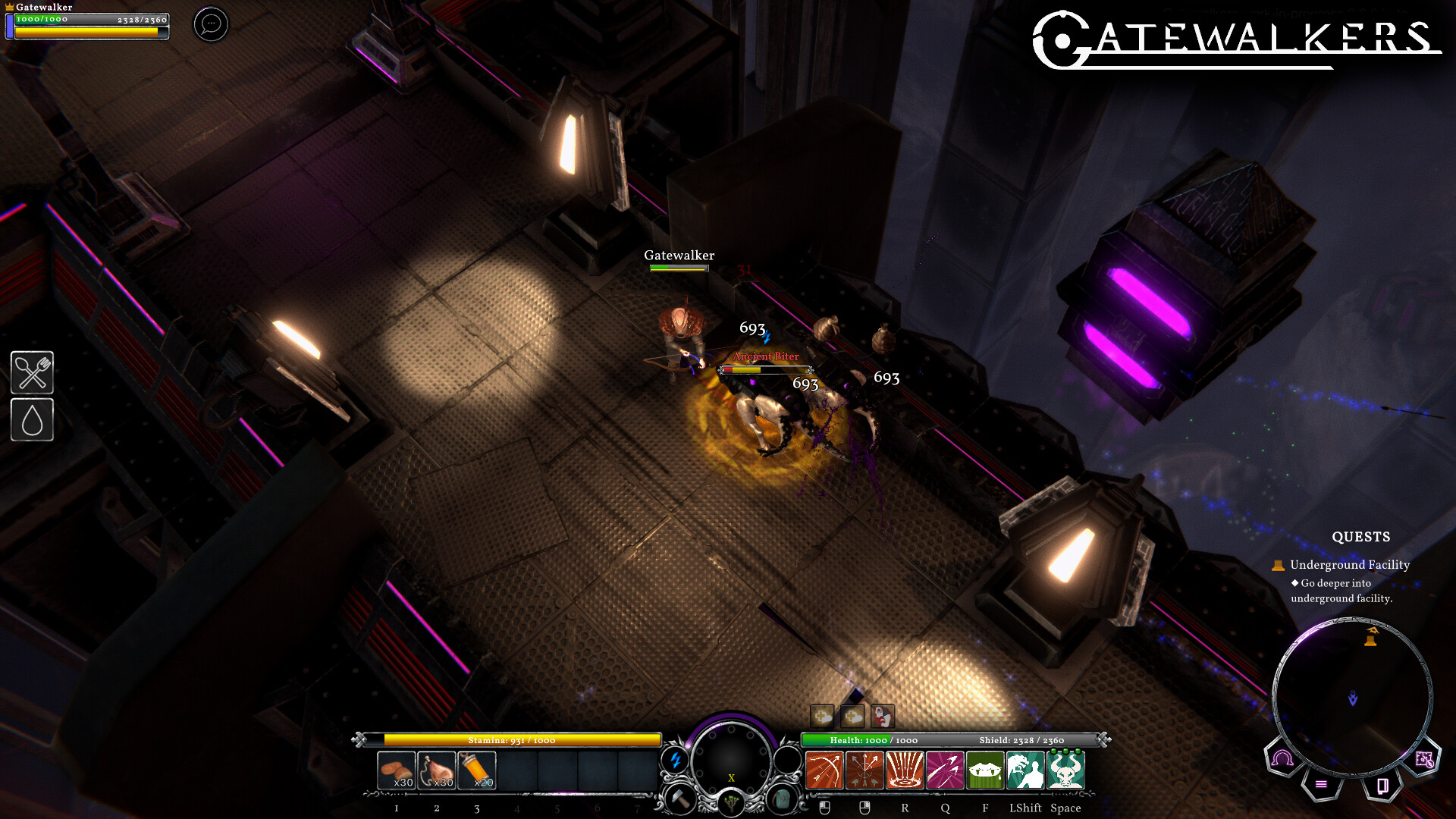Click the water droplet thirst icon

(33, 419)
